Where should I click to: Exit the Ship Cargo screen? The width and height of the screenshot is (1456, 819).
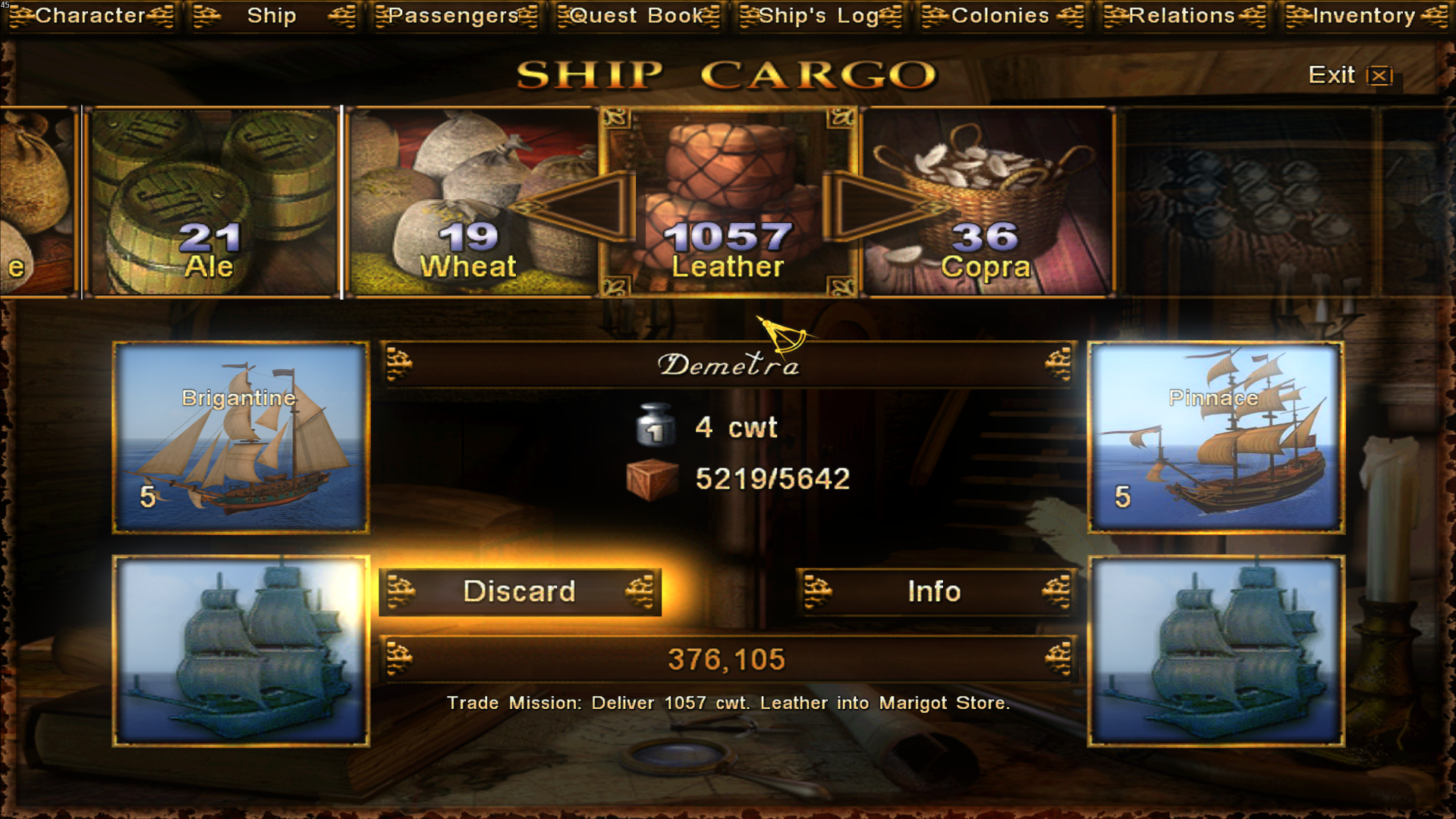1349,75
